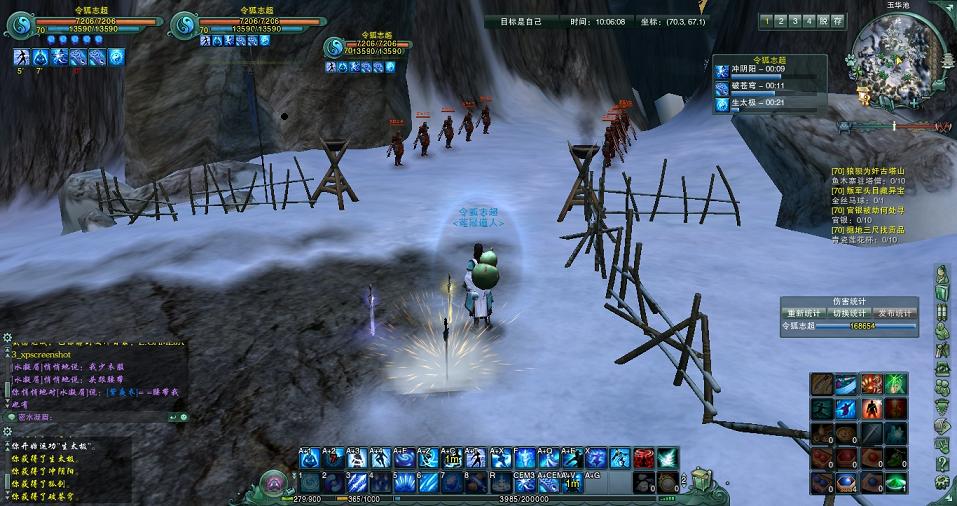
Task: Activate the fiery claw skill in side grid
Action: coord(871,383)
